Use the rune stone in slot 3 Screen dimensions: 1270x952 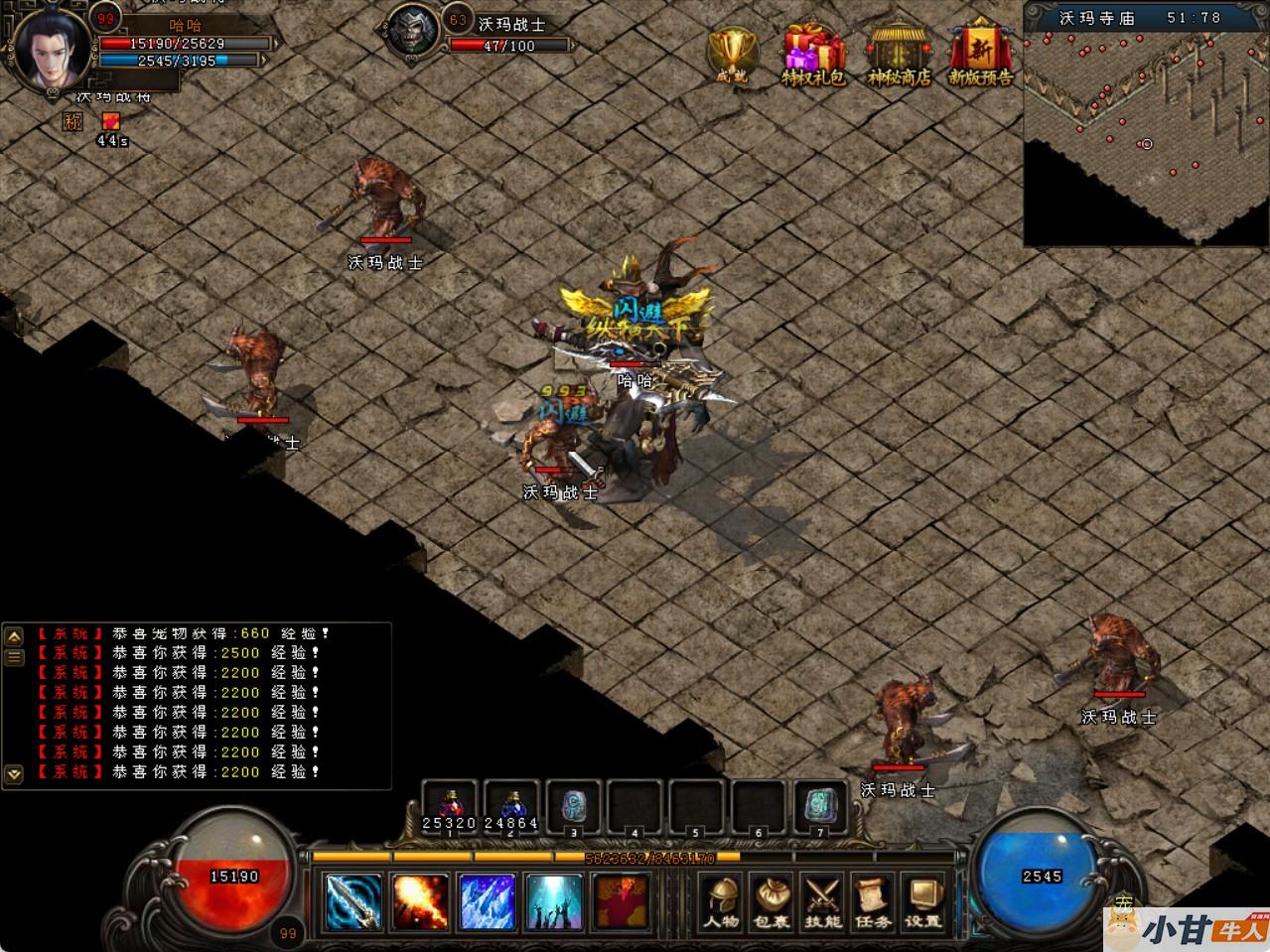(x=574, y=806)
